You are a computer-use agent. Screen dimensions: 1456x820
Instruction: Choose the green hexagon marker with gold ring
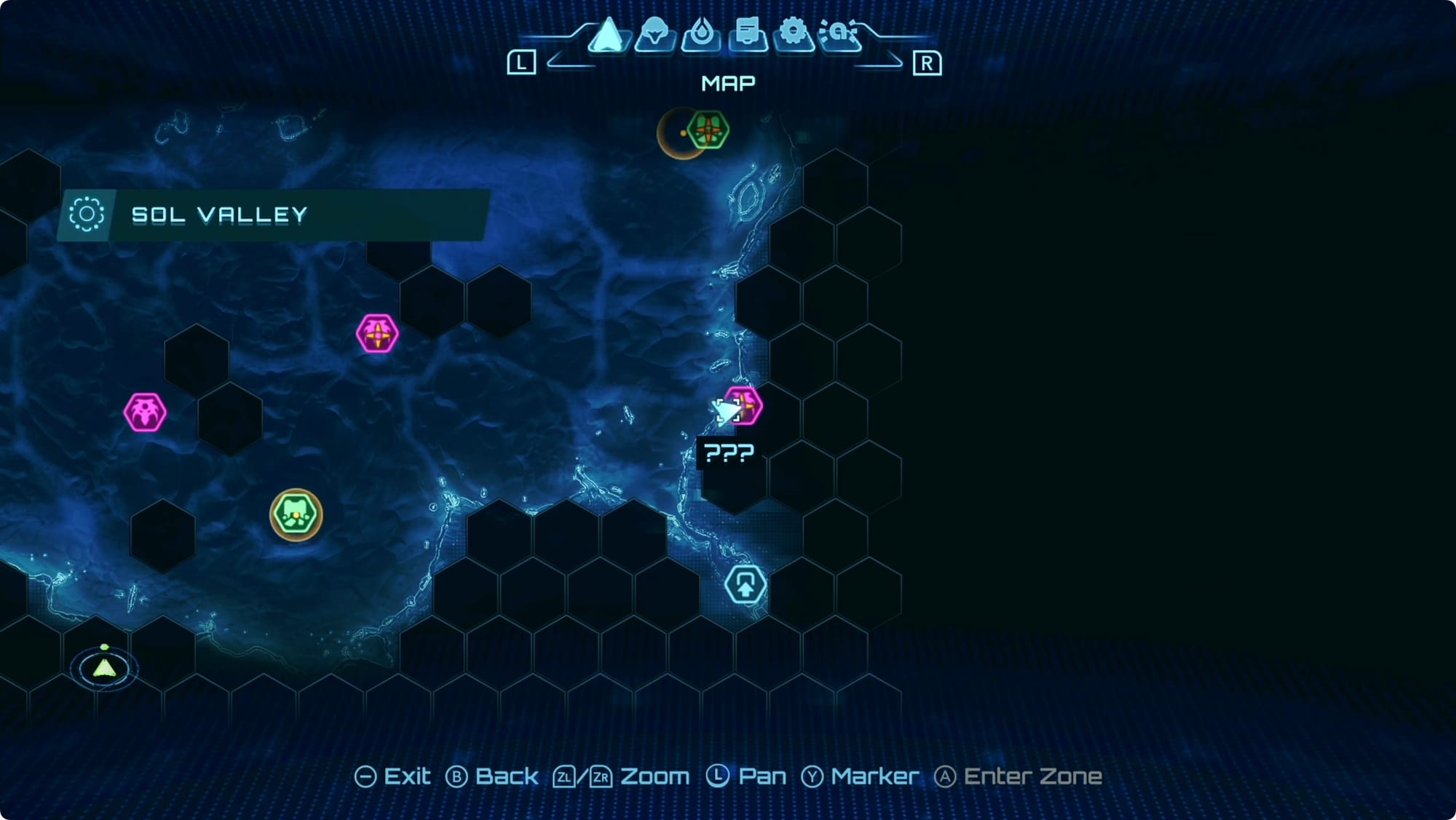pyautogui.click(x=296, y=514)
